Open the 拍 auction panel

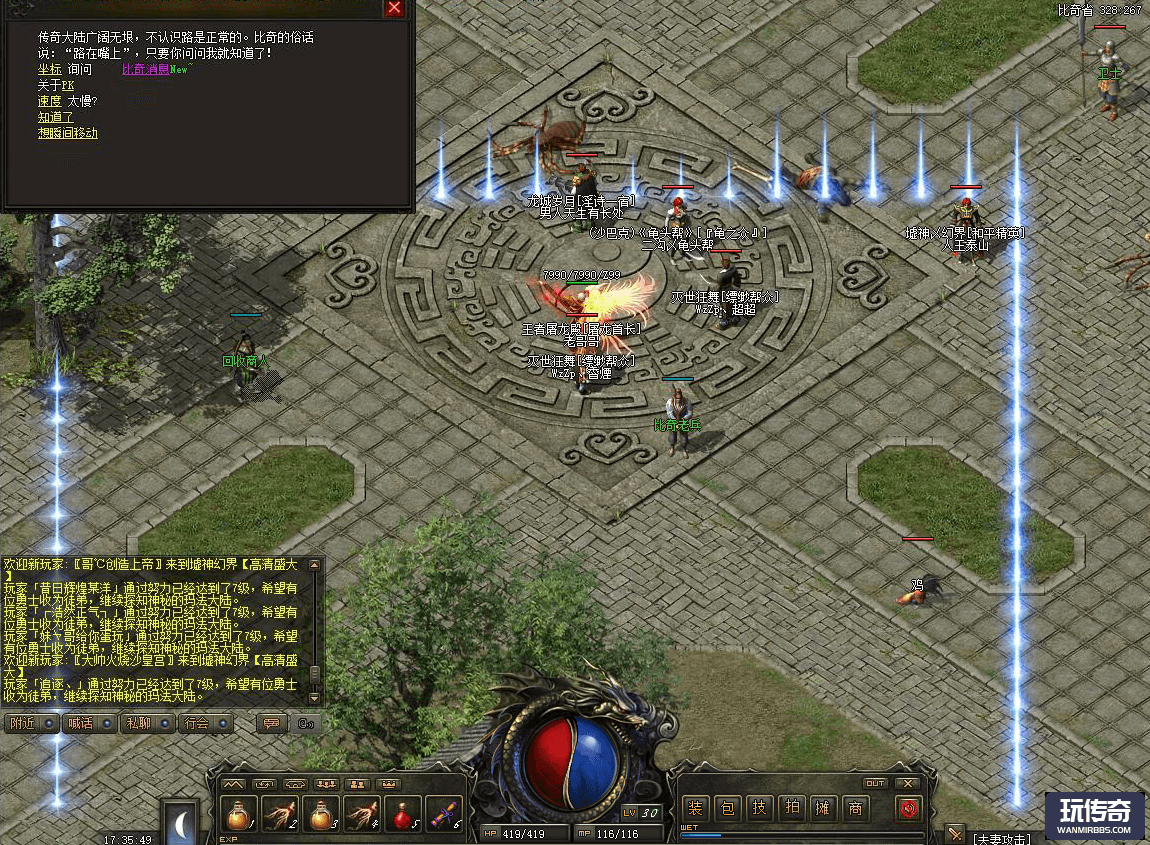click(791, 808)
